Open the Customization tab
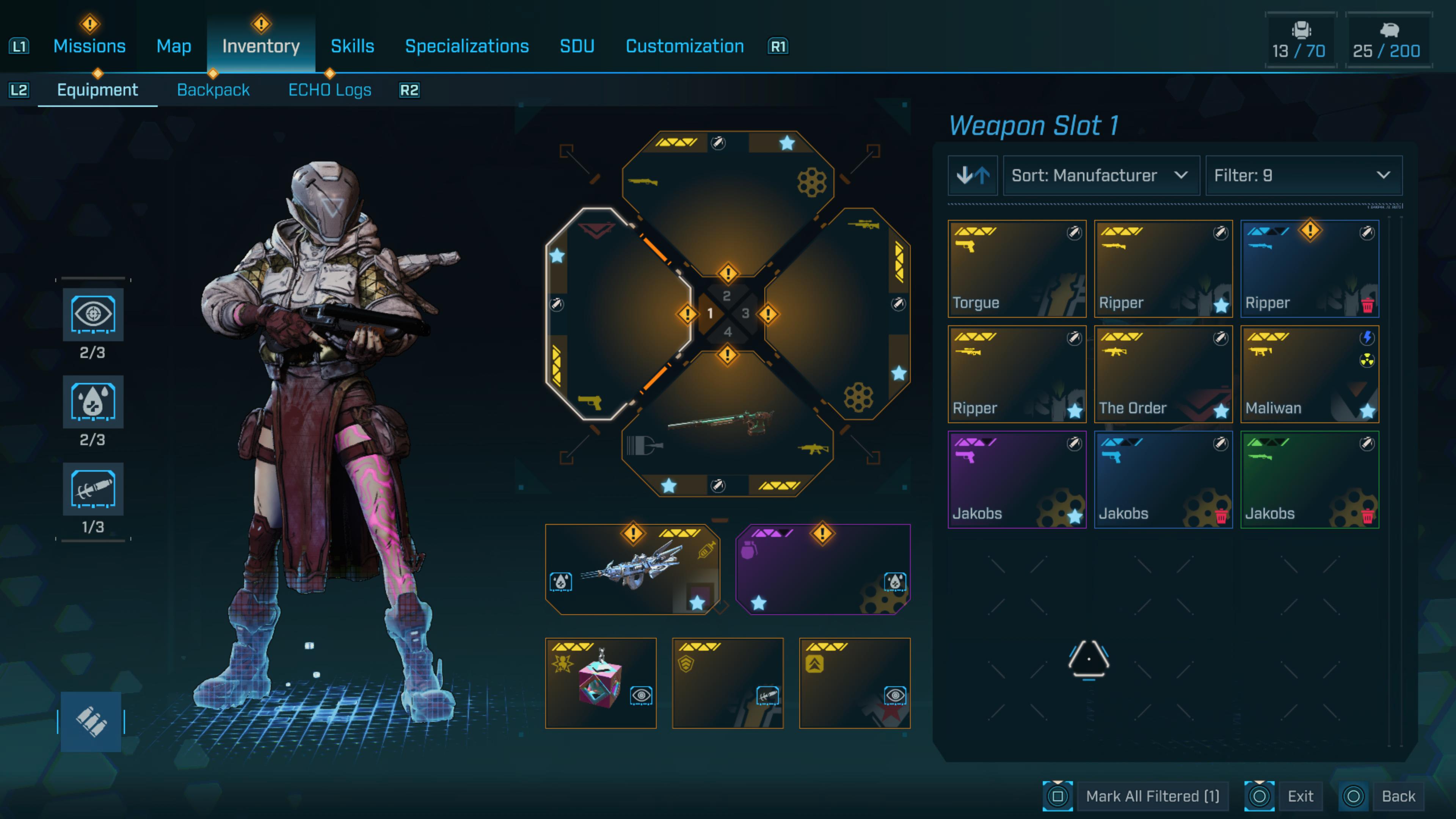This screenshot has width=1456, height=819. [x=684, y=46]
